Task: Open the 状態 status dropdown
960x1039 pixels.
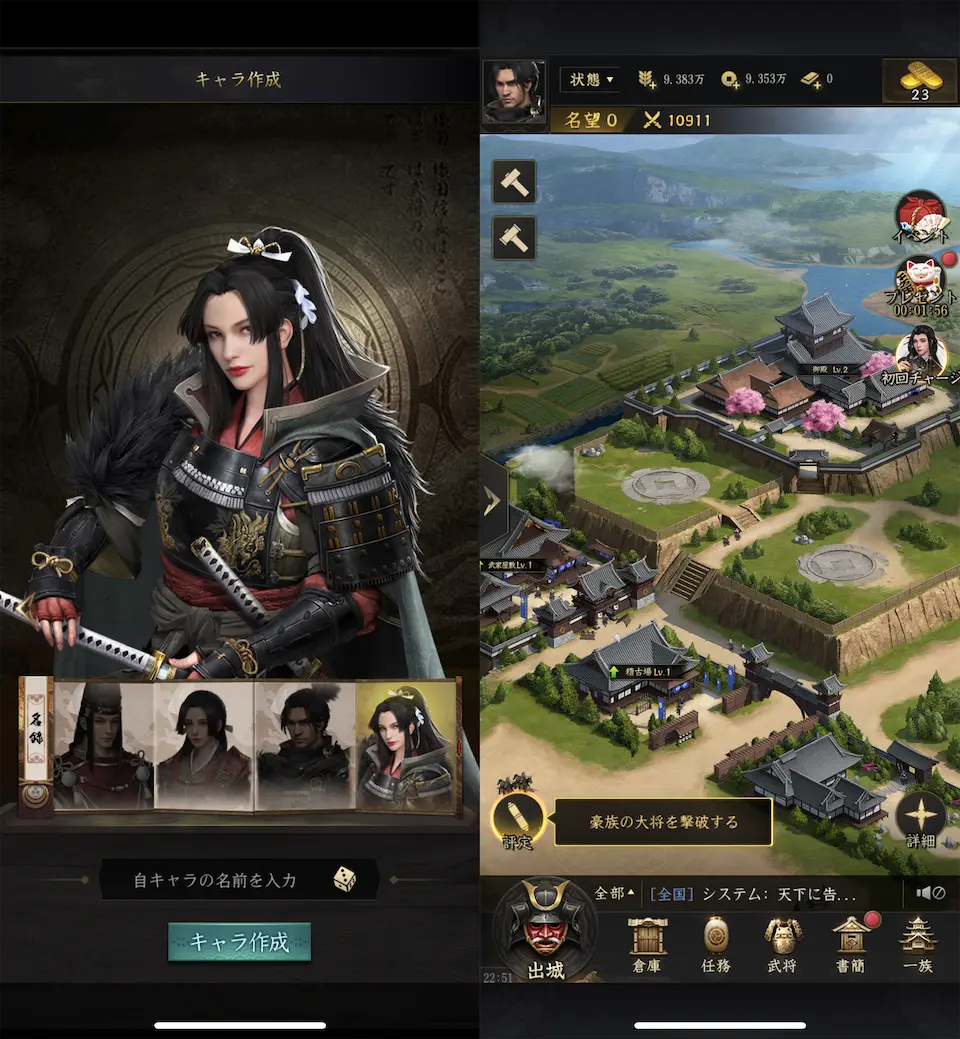Action: (589, 79)
